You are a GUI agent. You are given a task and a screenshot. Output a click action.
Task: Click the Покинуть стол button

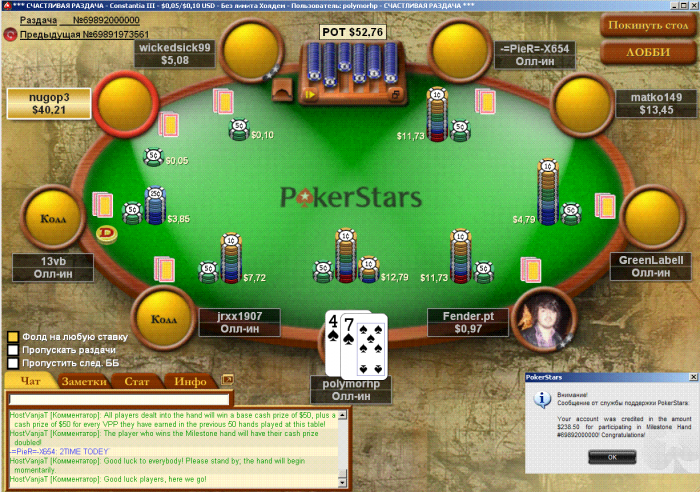647,24
